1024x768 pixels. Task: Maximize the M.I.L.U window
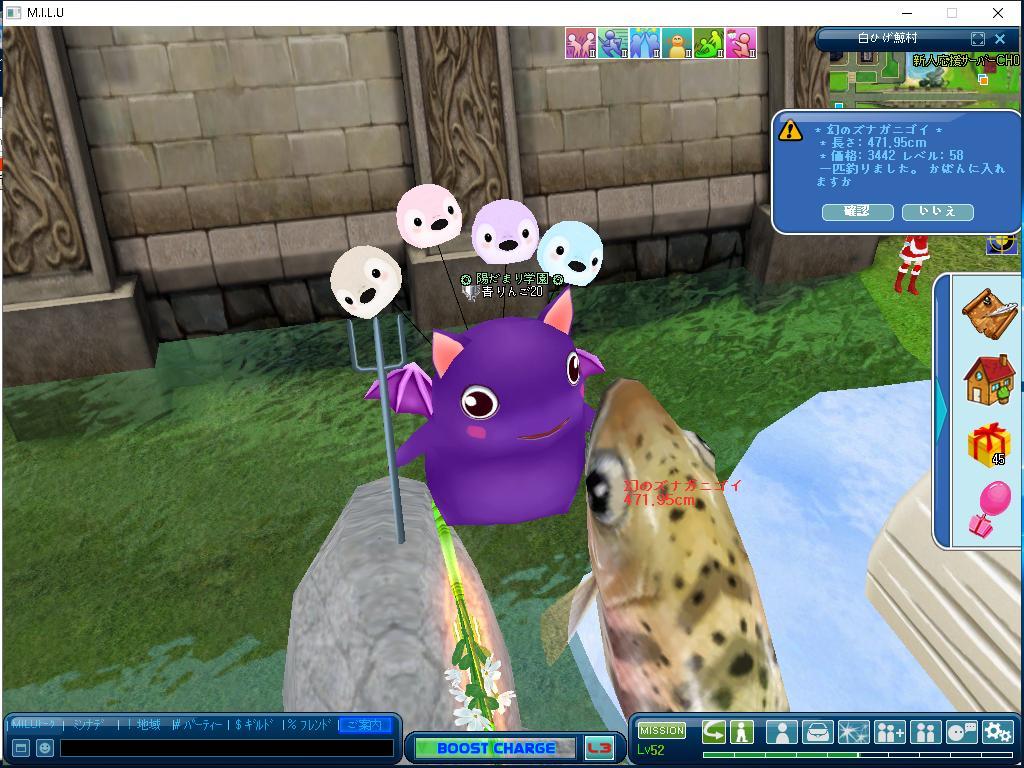[x=952, y=13]
